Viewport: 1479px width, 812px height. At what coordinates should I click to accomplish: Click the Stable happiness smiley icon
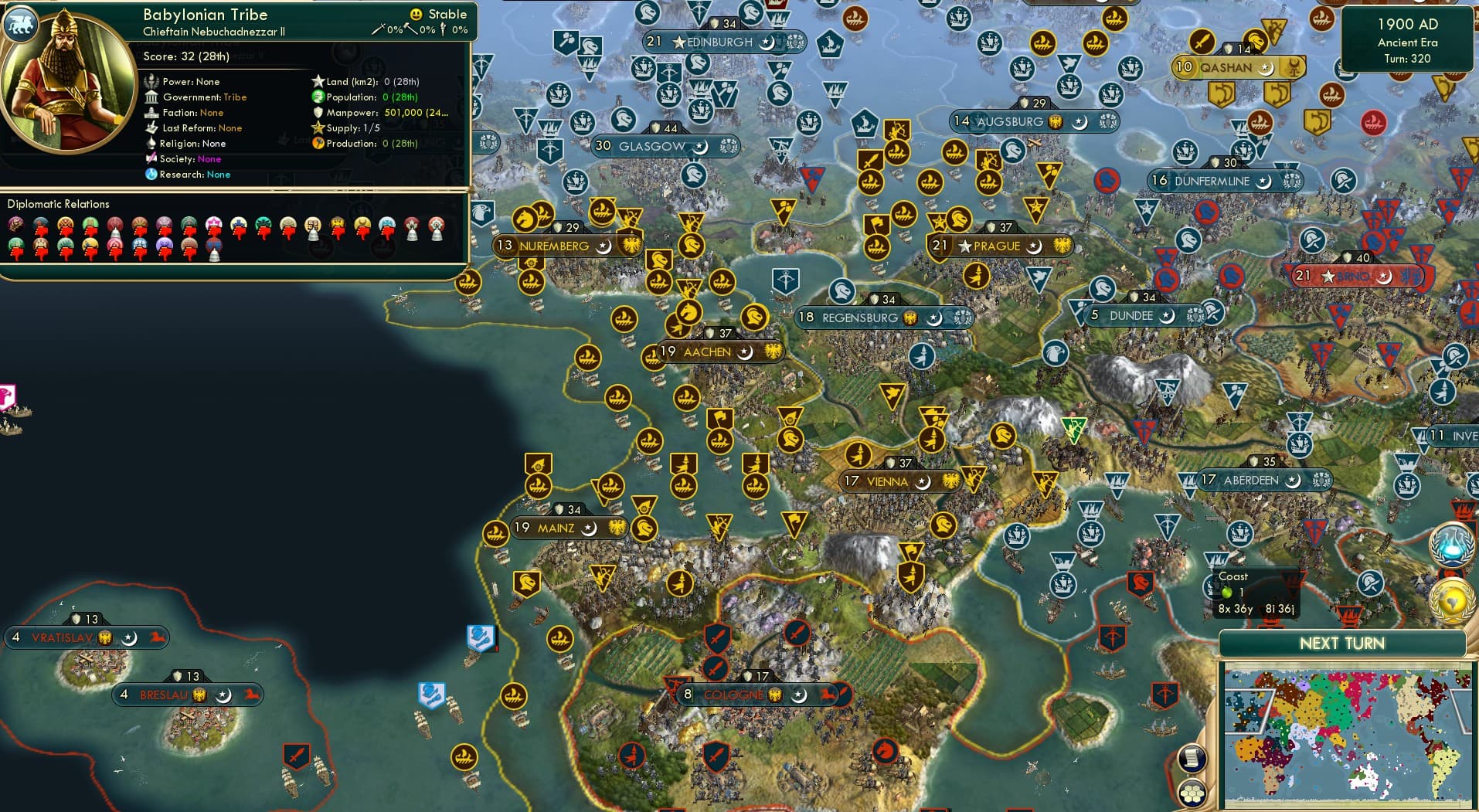point(416,14)
